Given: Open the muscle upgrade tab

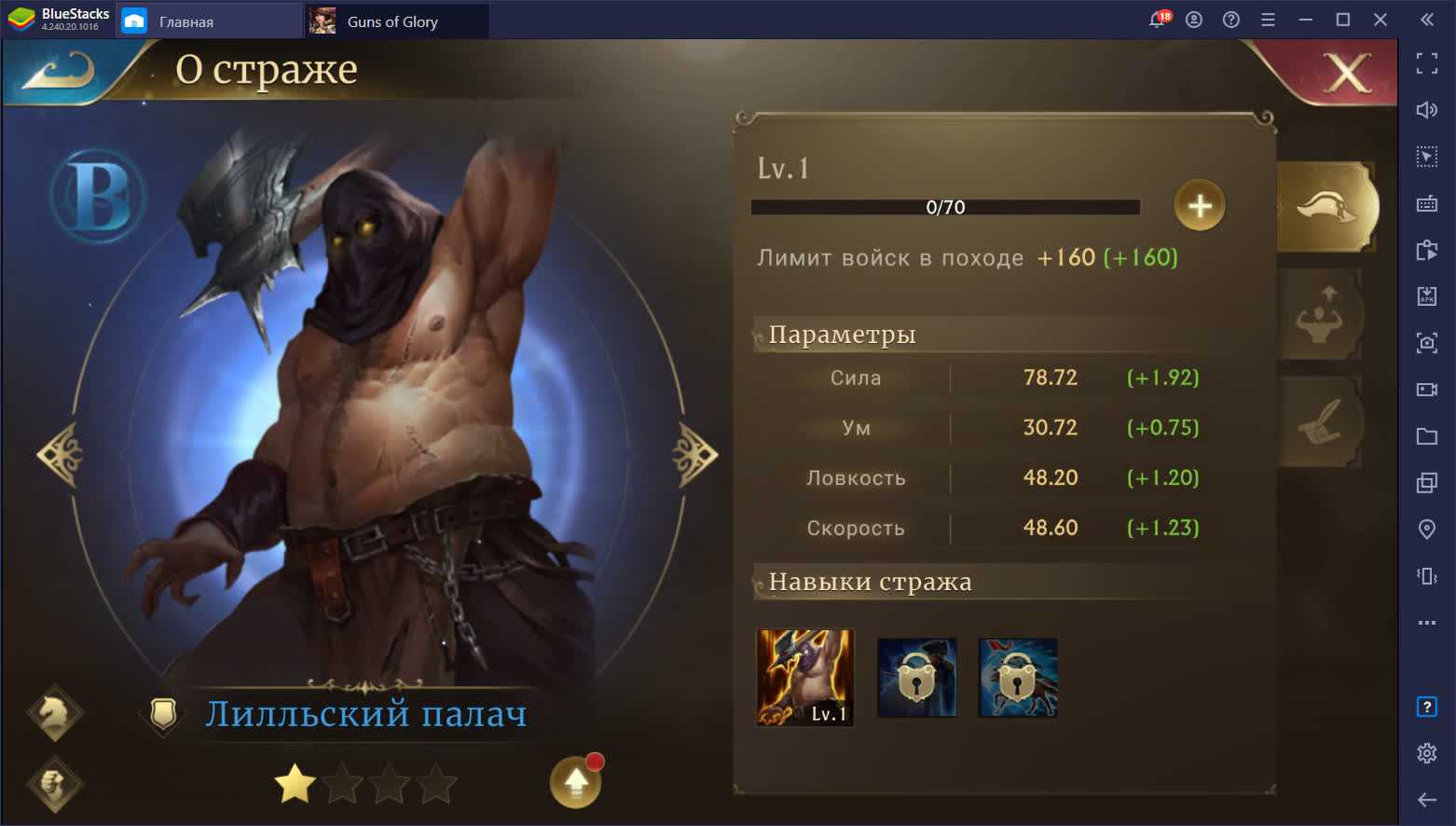Looking at the screenshot, I should pyautogui.click(x=1320, y=315).
